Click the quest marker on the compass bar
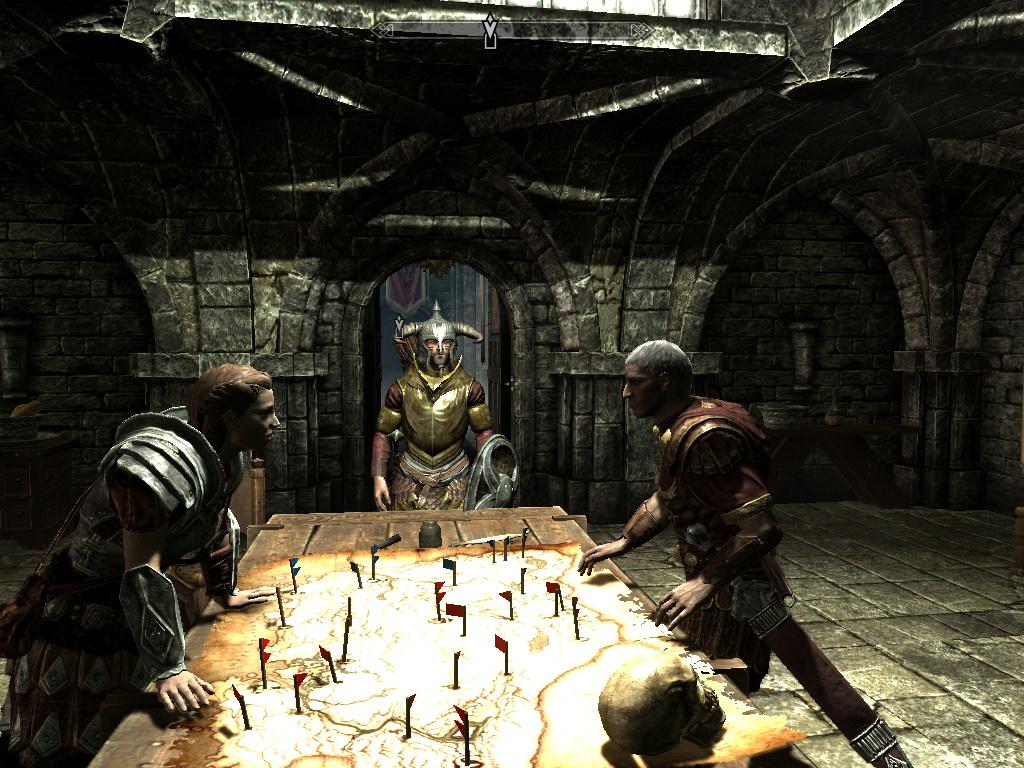 click(x=490, y=31)
